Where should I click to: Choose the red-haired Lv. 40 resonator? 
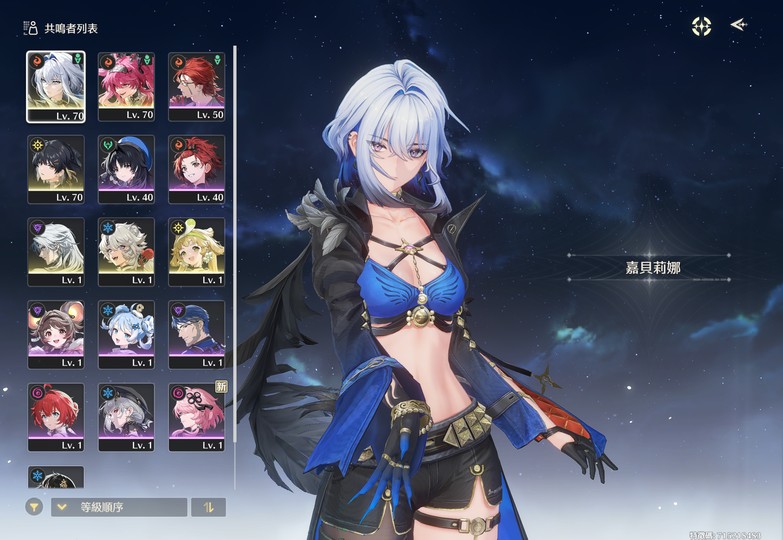tap(197, 169)
